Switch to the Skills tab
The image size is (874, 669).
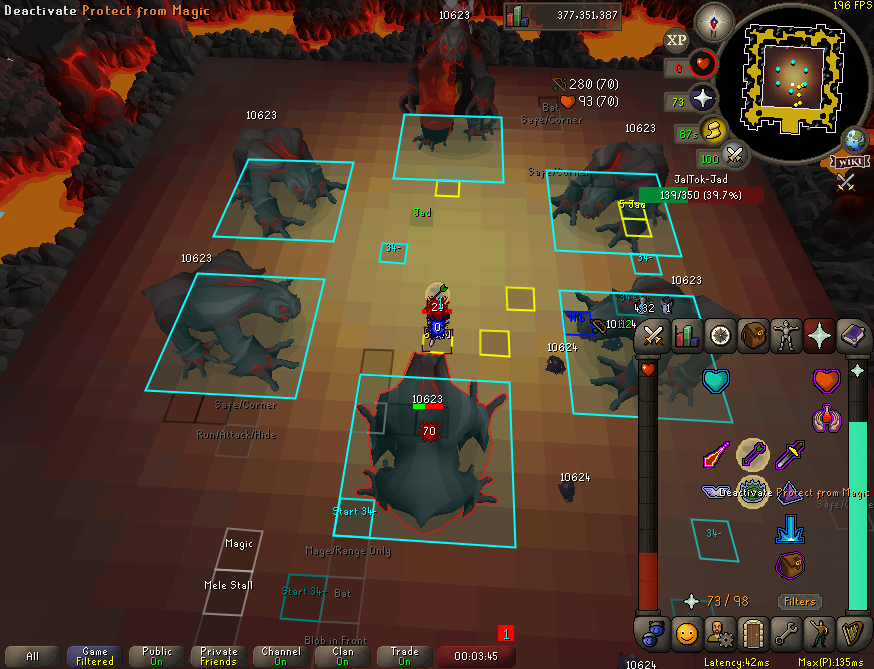click(687, 336)
